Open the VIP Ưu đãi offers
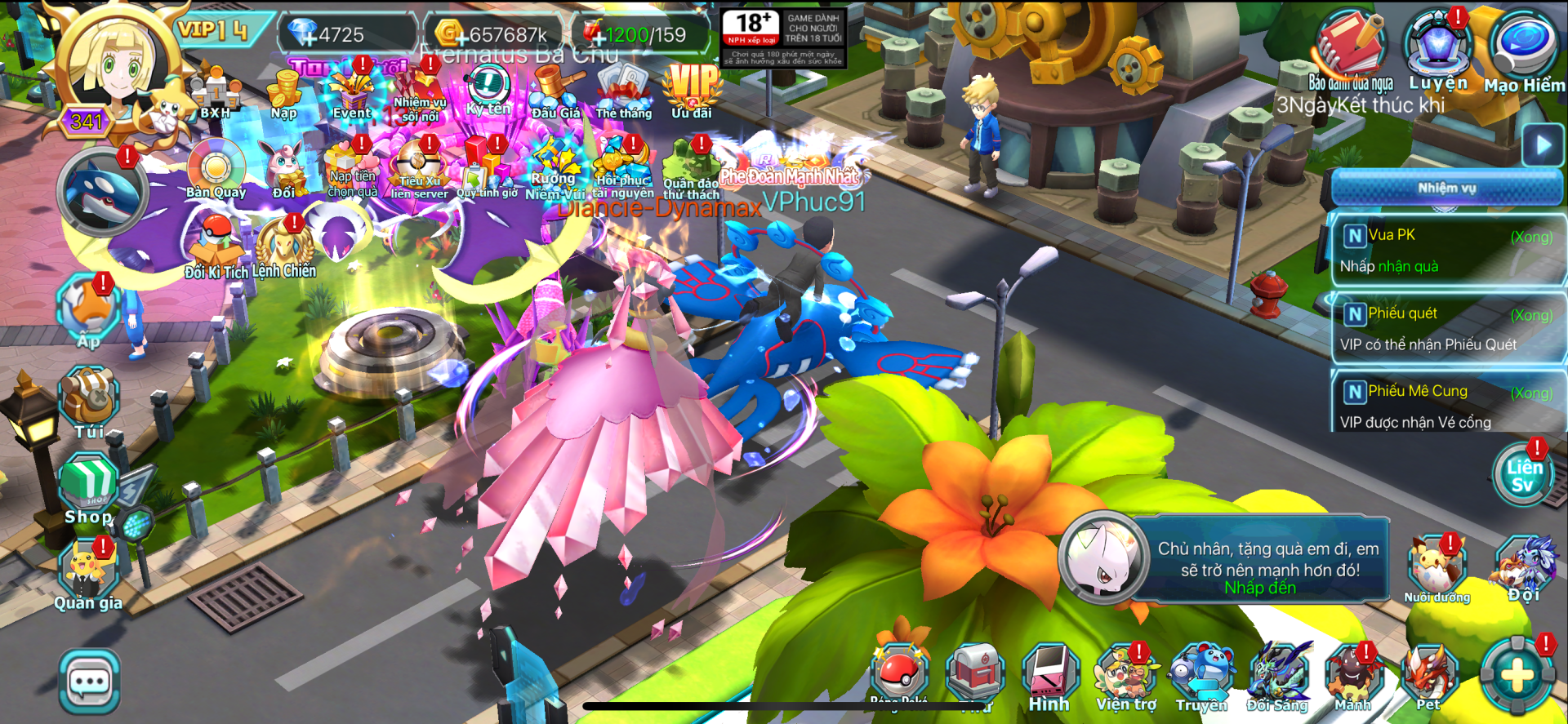This screenshot has width=1568, height=724. click(x=692, y=90)
